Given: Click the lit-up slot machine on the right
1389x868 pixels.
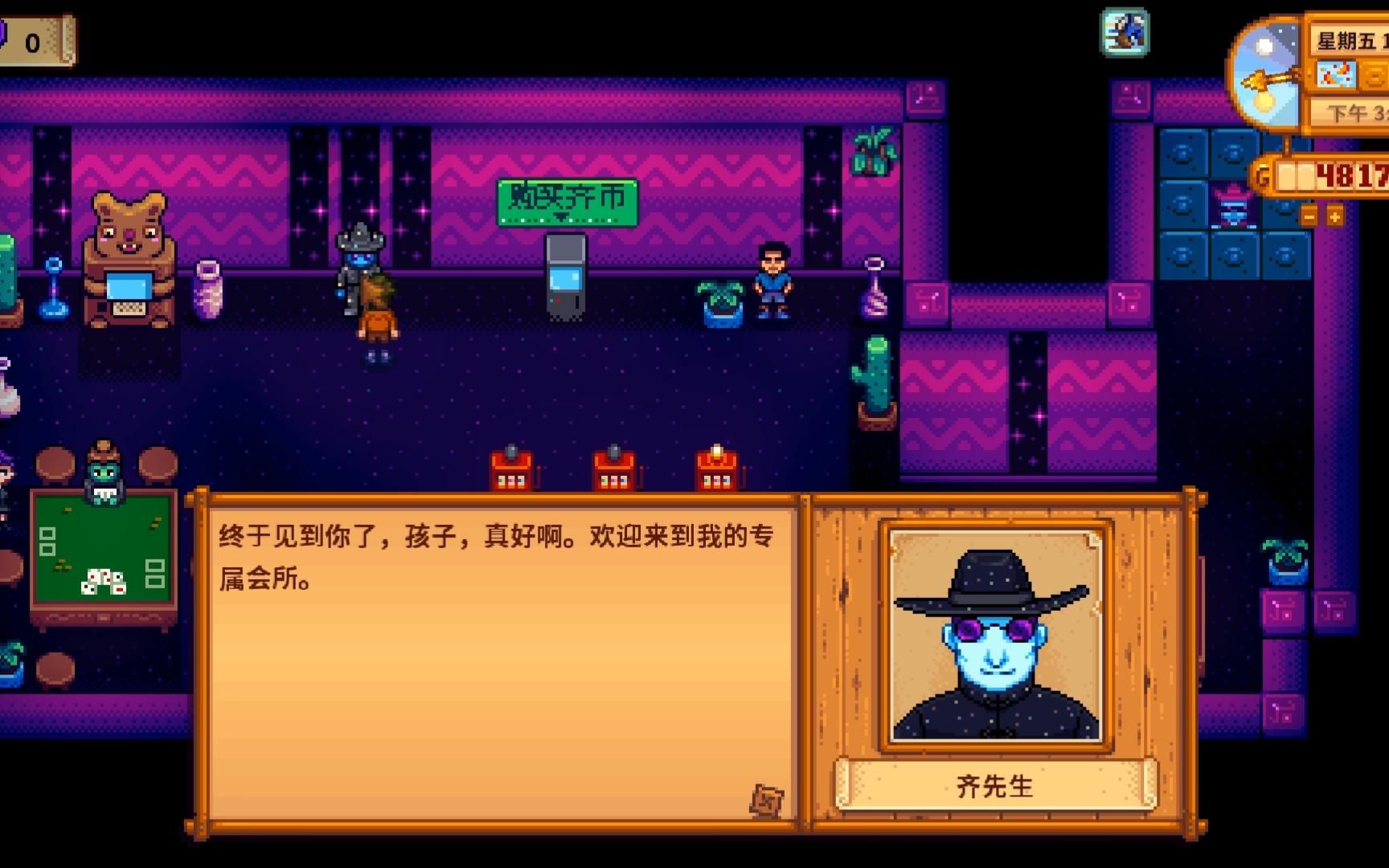Looking at the screenshot, I should 715,470.
